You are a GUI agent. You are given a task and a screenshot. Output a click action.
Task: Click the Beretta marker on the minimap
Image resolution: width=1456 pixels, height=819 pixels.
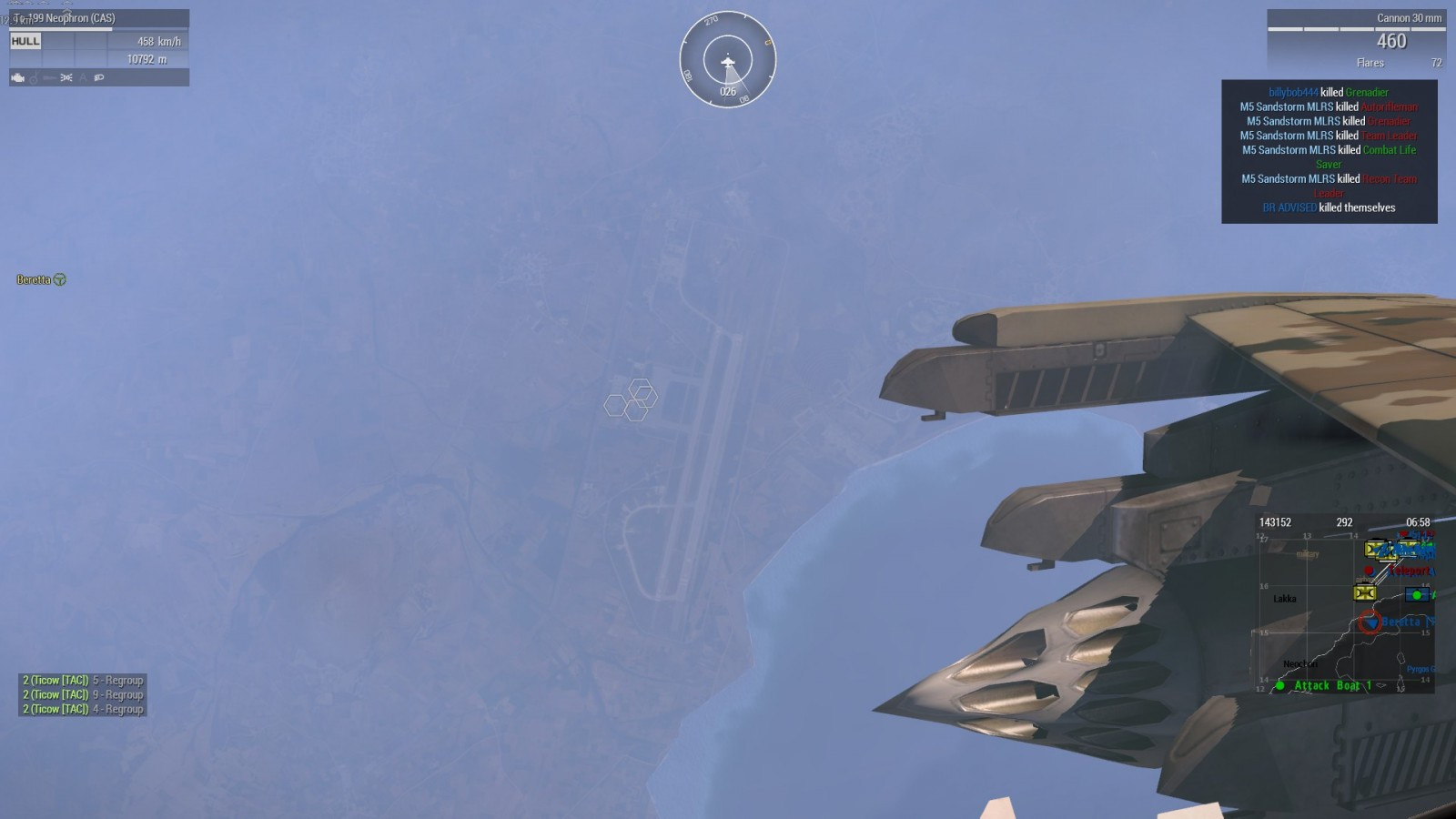pos(1369,622)
